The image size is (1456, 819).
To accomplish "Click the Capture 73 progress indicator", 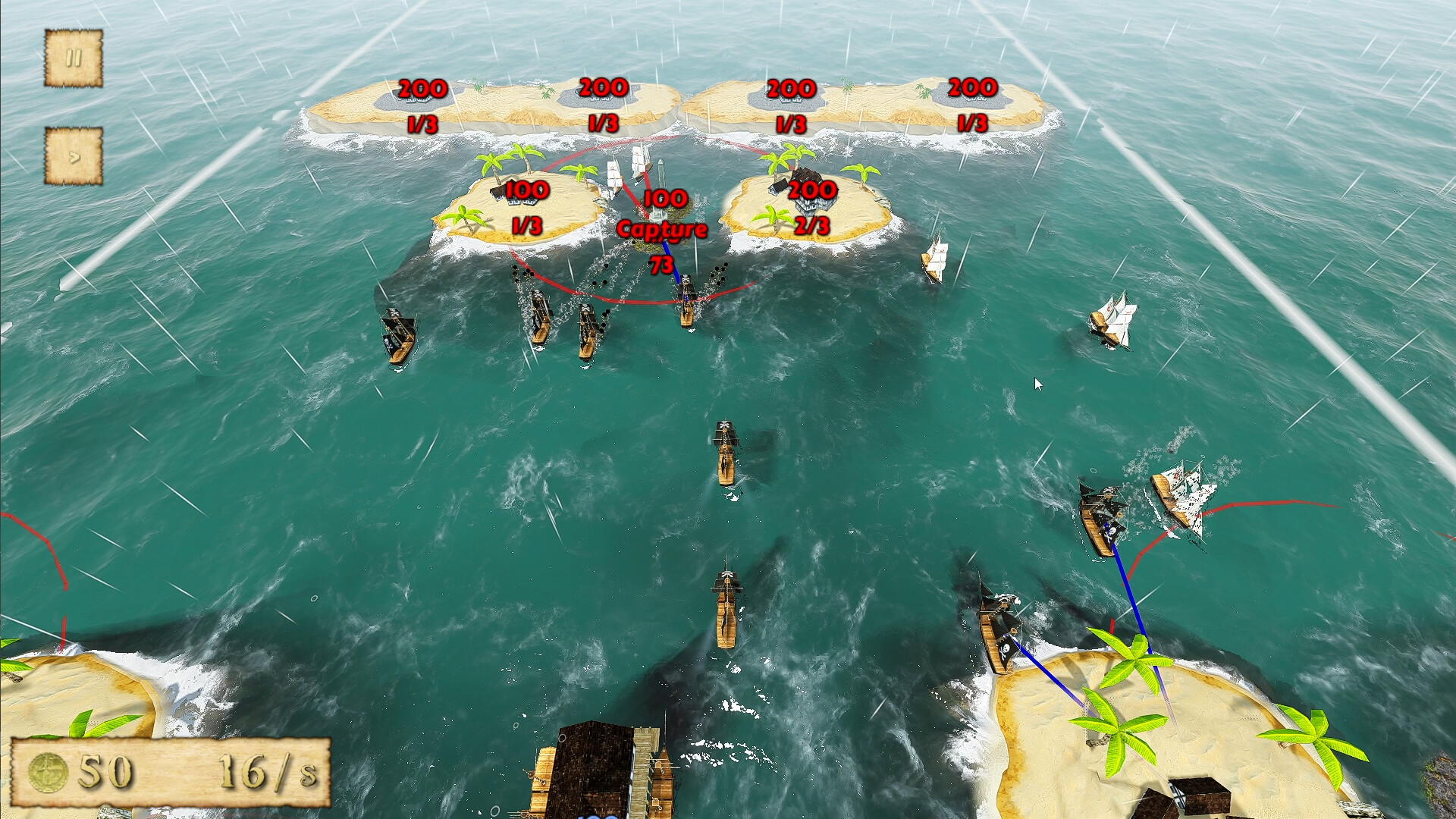I will coord(662,241).
